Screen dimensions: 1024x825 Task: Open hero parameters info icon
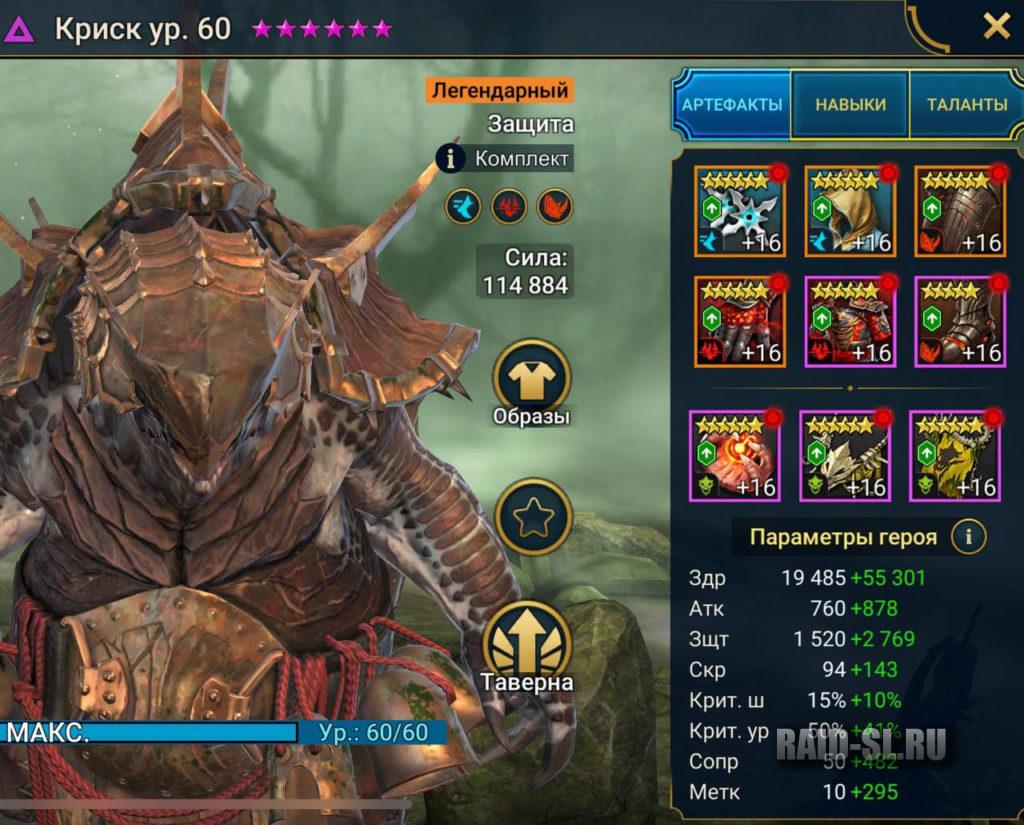point(968,537)
